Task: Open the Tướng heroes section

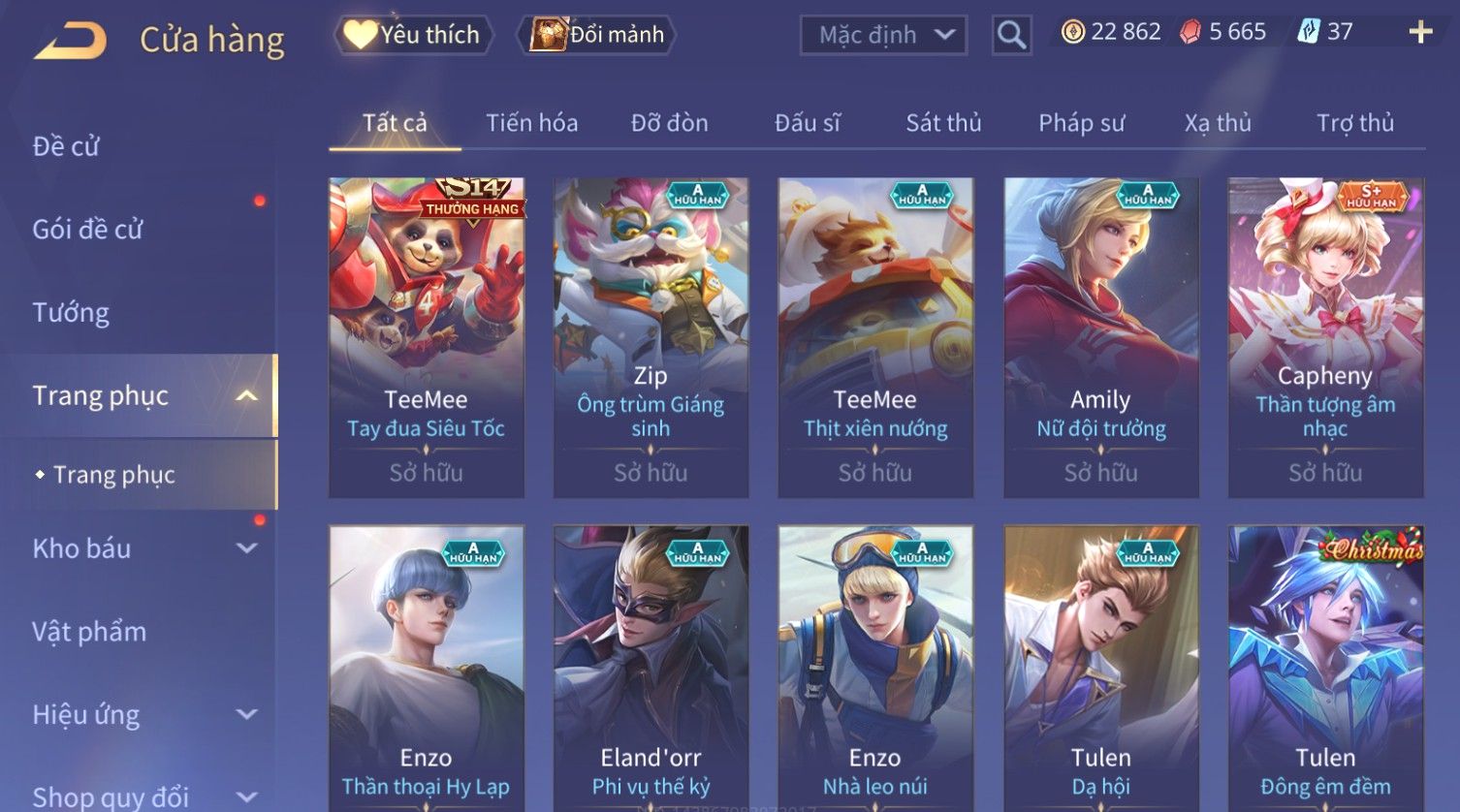Action: point(71,313)
